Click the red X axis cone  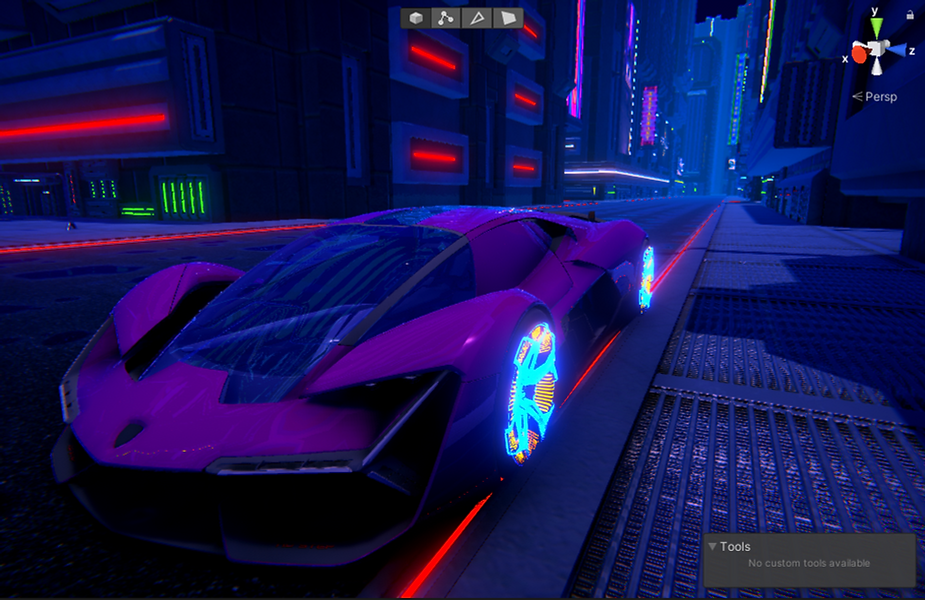[858, 54]
